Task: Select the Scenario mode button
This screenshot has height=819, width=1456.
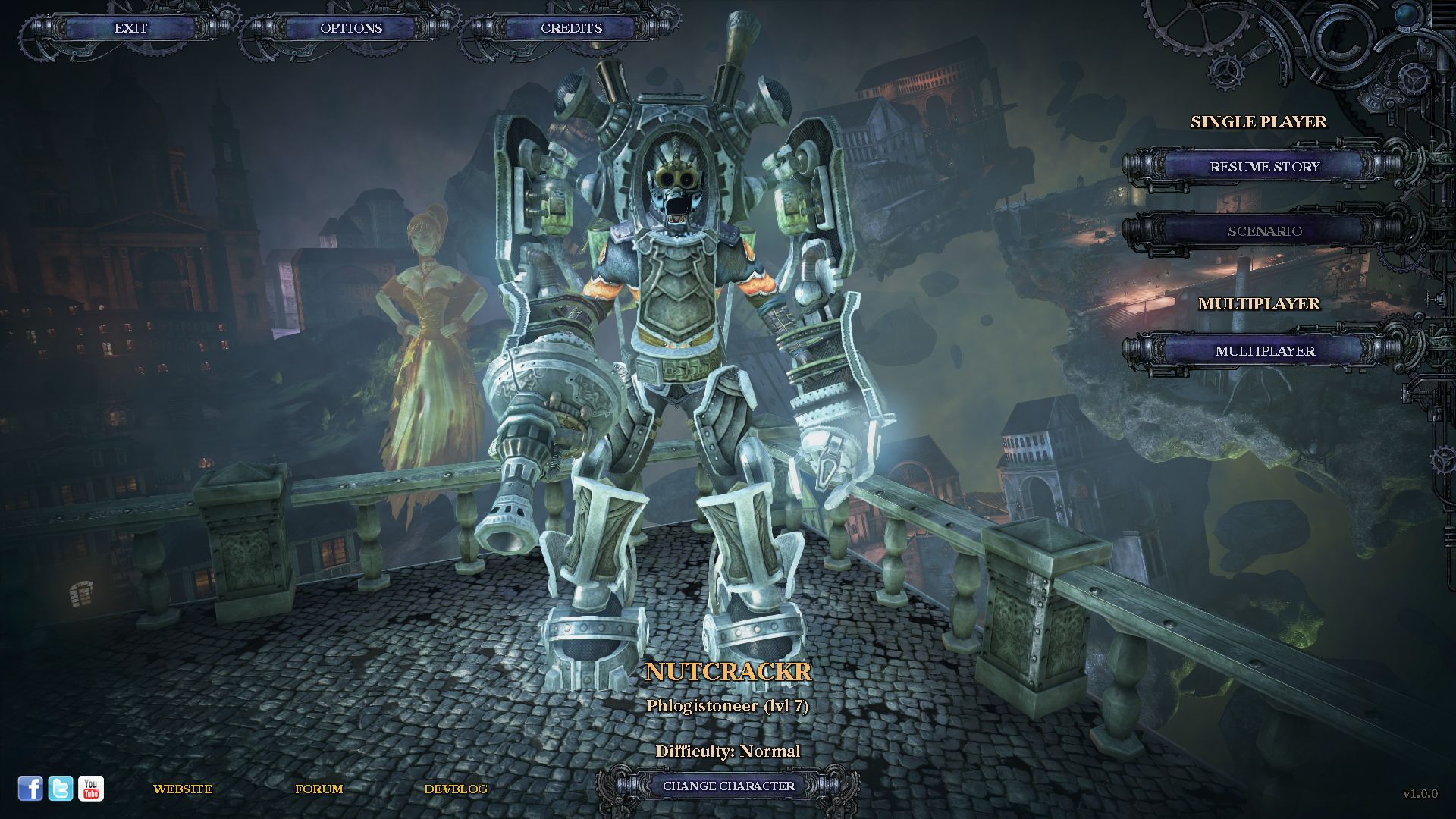Action: pyautogui.click(x=1264, y=231)
